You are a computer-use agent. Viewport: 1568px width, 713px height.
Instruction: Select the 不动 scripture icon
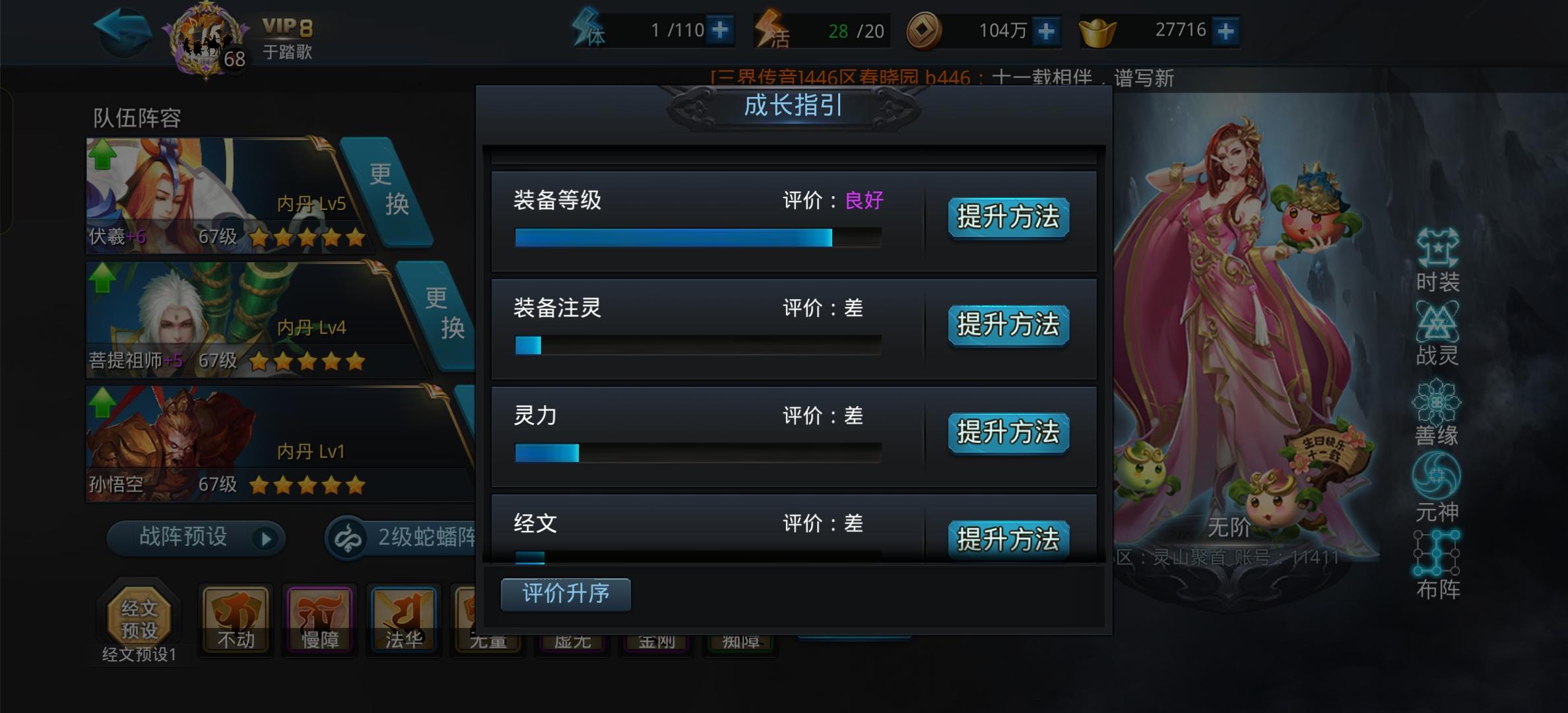236,621
